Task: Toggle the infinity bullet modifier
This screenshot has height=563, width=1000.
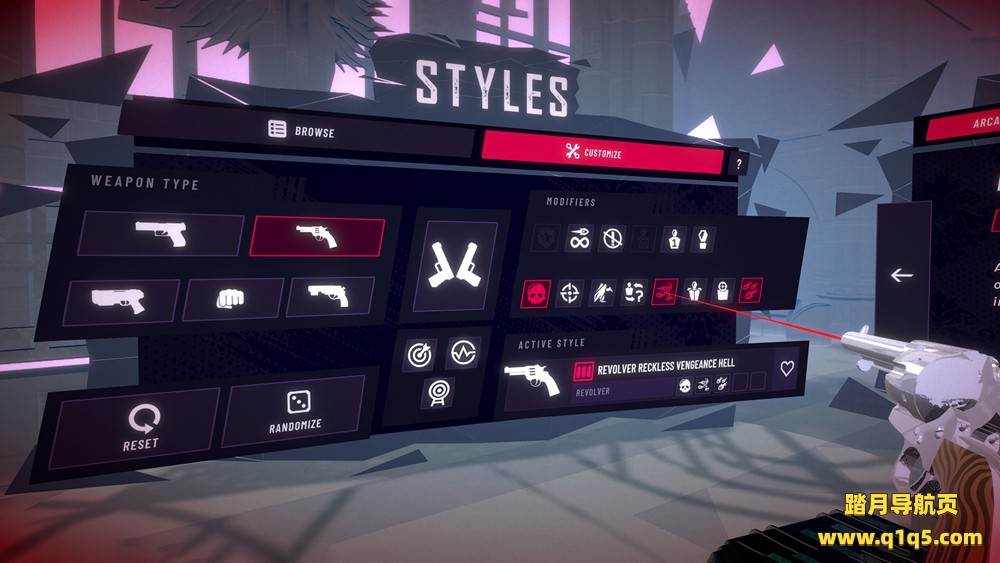Action: point(579,238)
